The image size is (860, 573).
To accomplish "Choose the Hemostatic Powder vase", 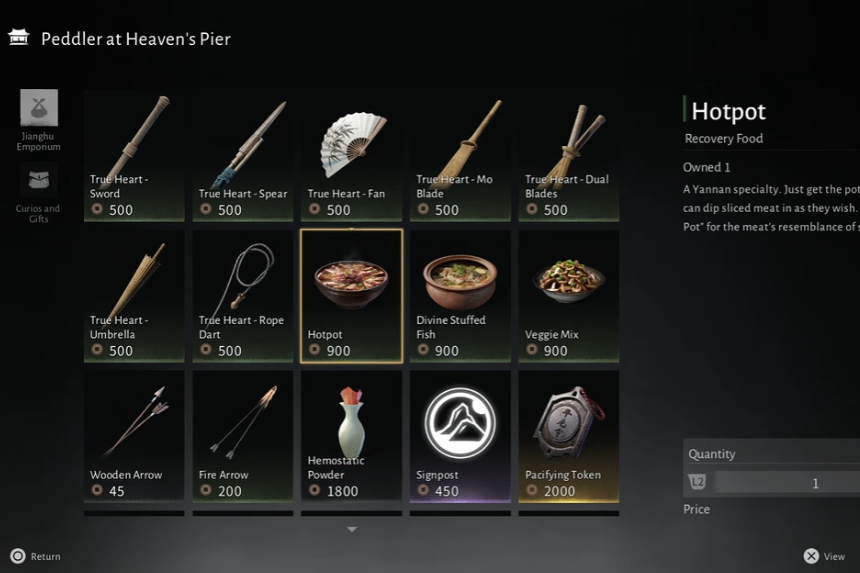I will point(352,436).
